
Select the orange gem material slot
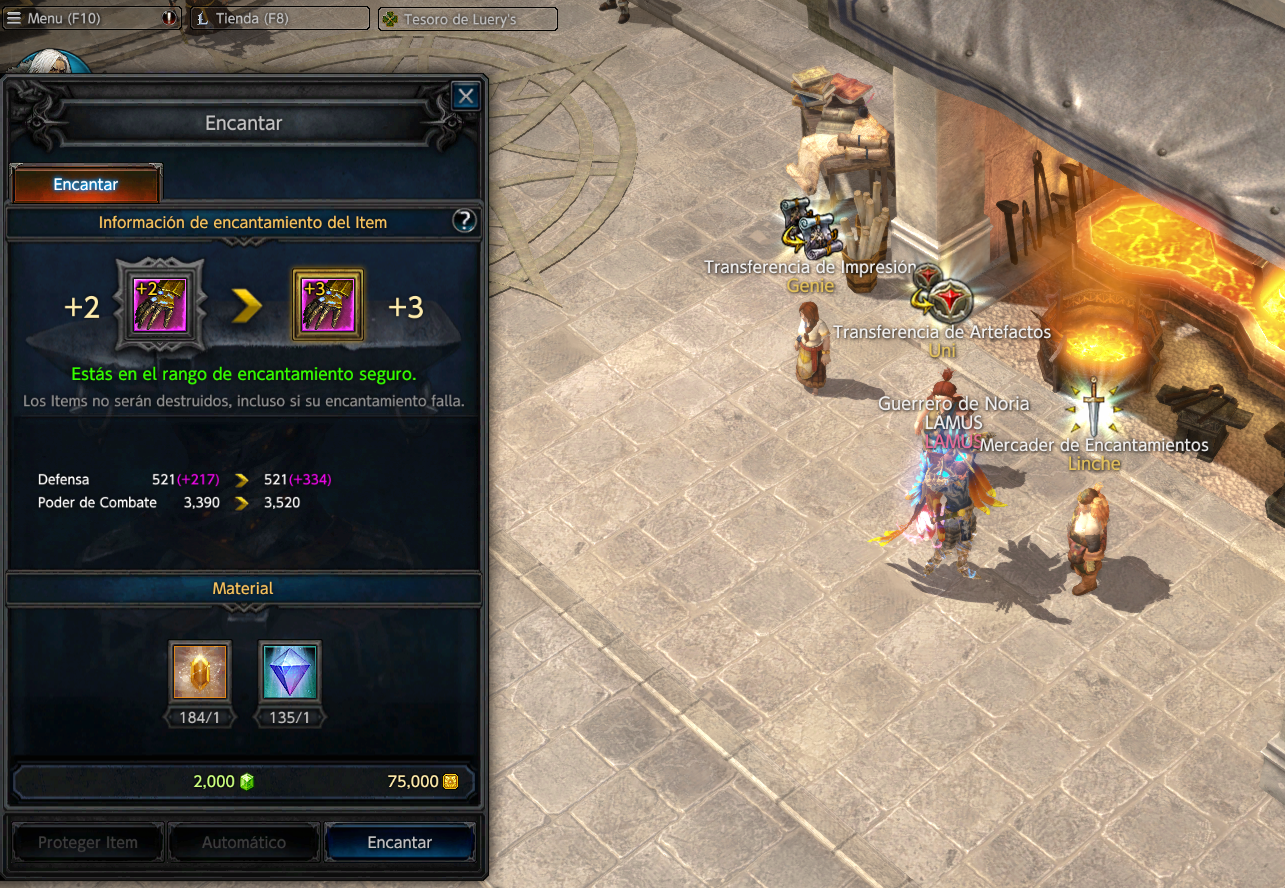coord(200,671)
